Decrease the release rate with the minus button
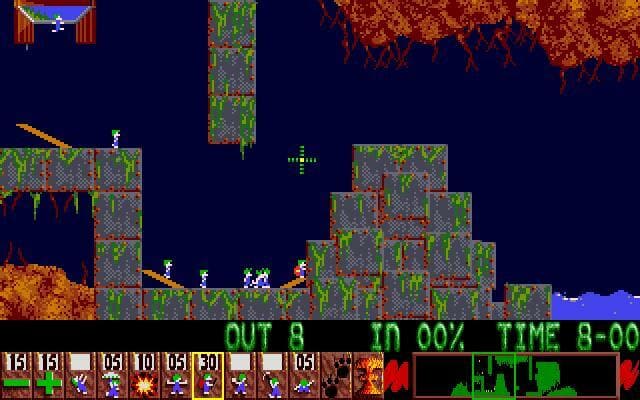640x400 pixels. (x=16, y=375)
